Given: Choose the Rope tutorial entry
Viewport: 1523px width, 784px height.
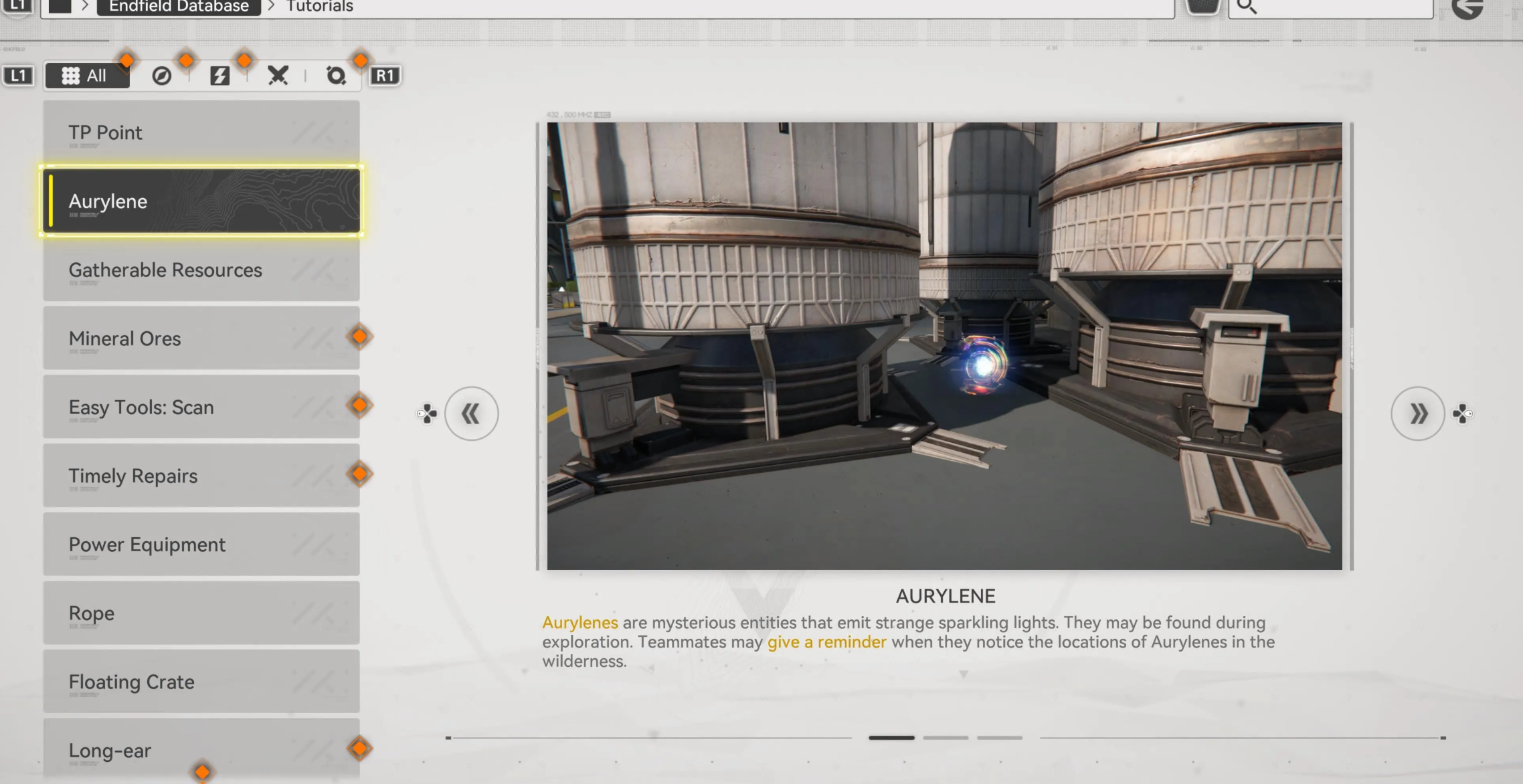Looking at the screenshot, I should [201, 613].
